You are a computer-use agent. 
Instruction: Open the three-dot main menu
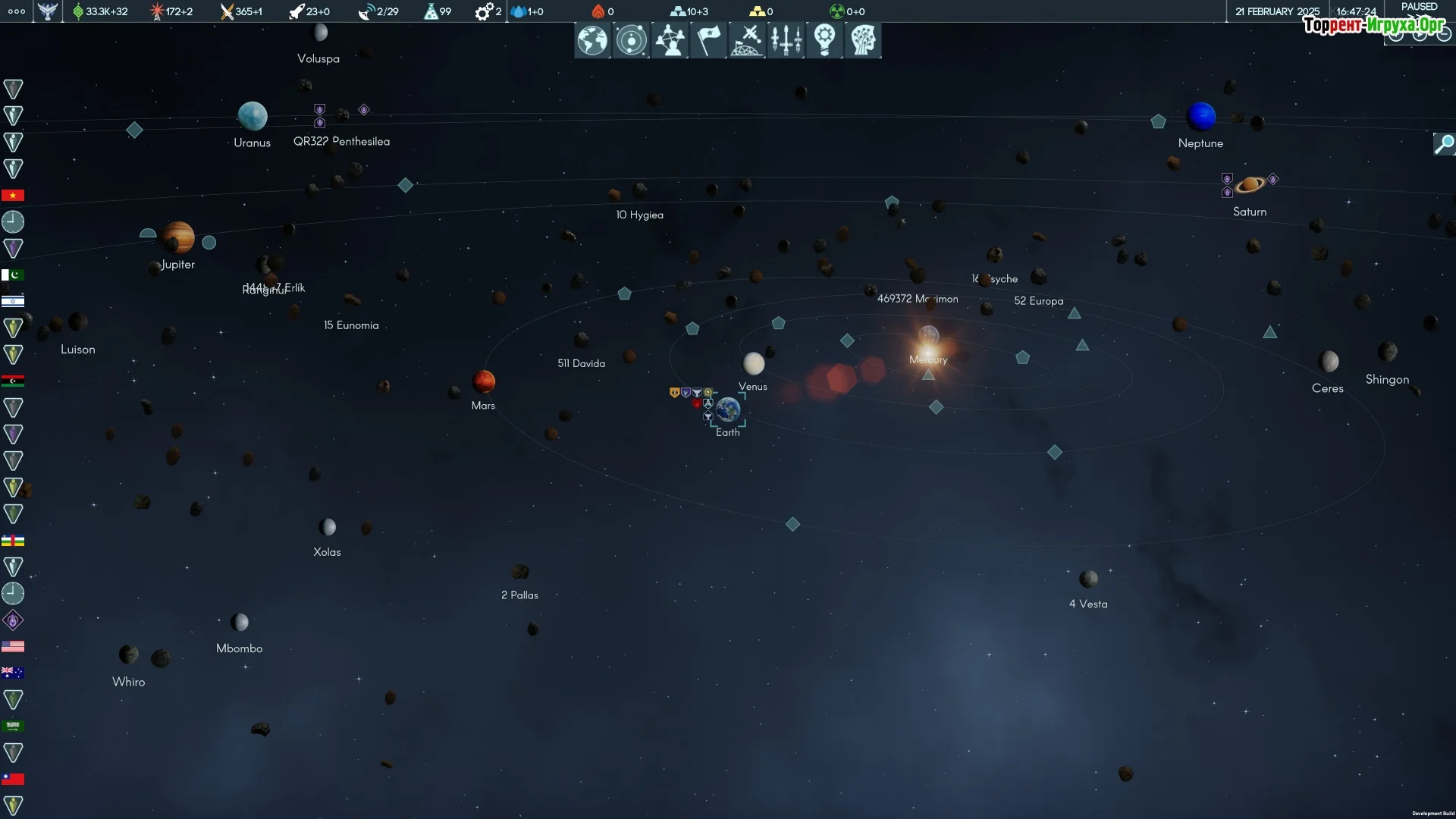coord(16,11)
